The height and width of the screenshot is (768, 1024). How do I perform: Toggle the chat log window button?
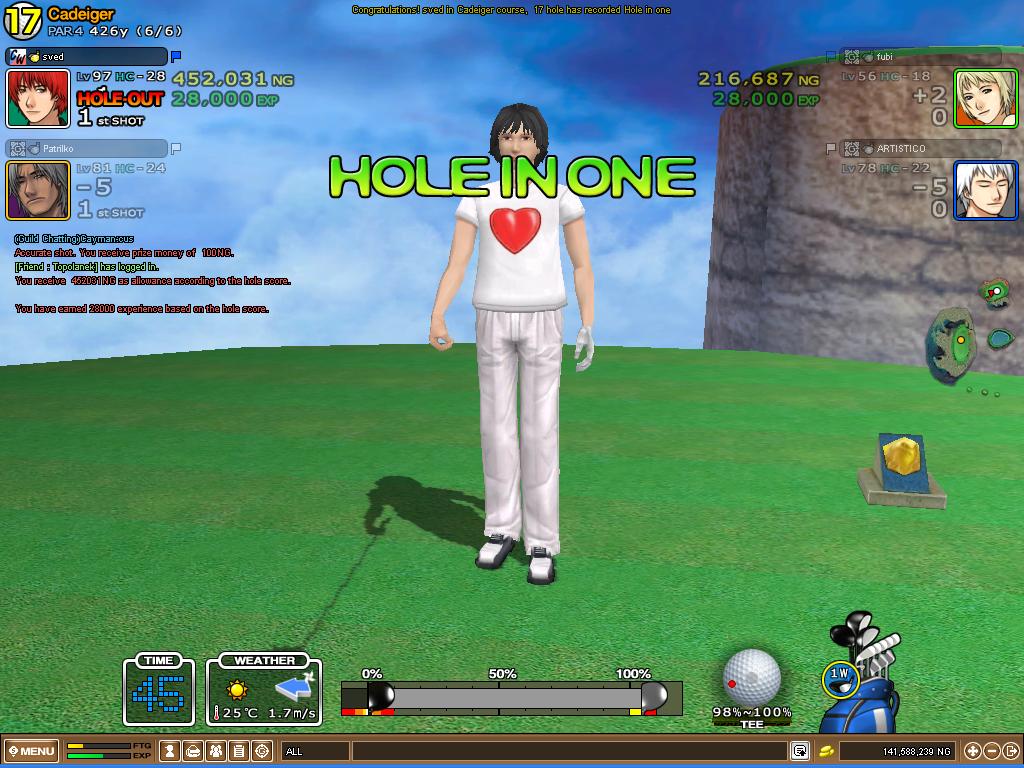(800, 751)
